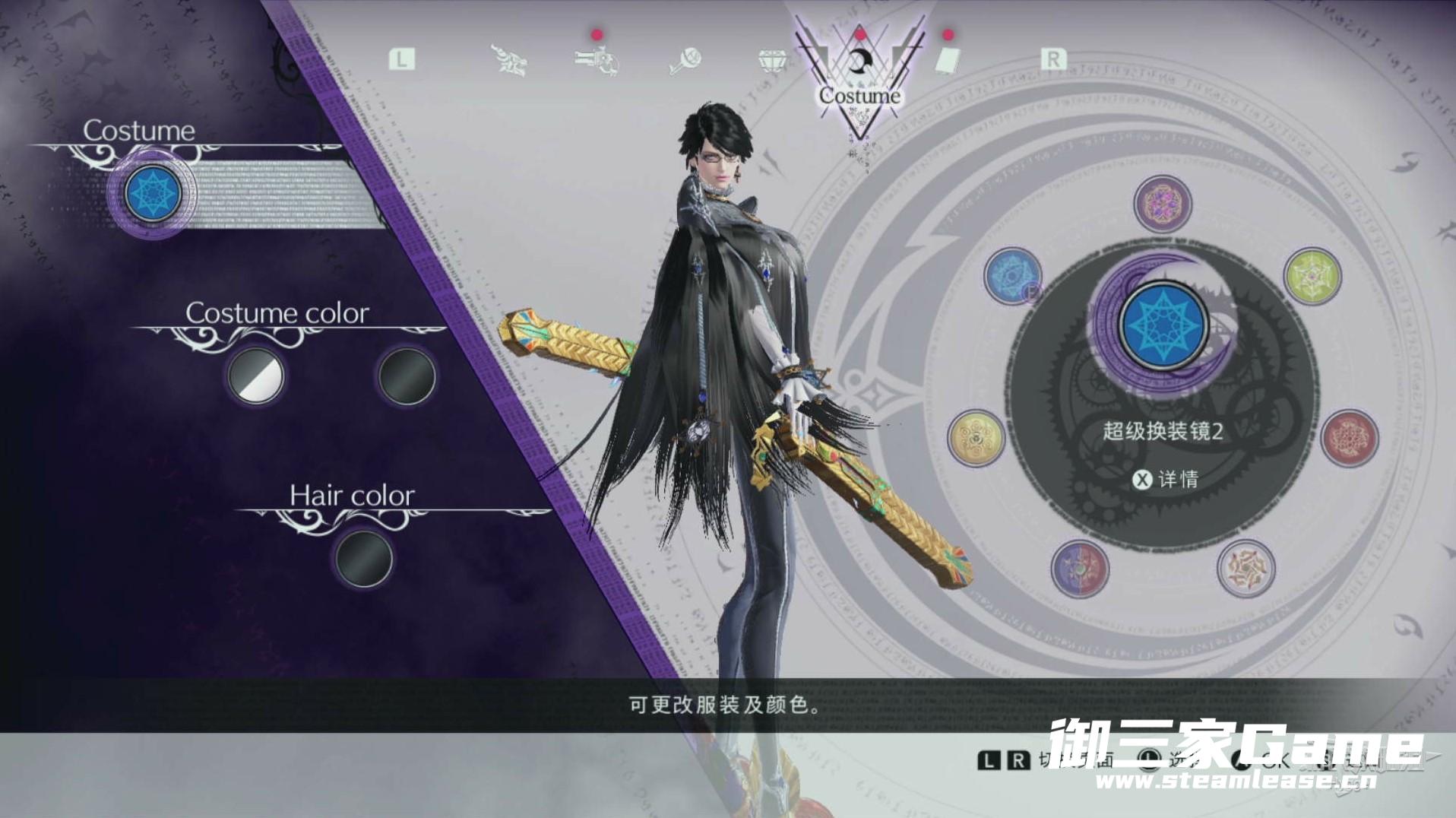This screenshot has height=818, width=1456.
Task: Select the dark Hair color swatch
Action: (364, 558)
